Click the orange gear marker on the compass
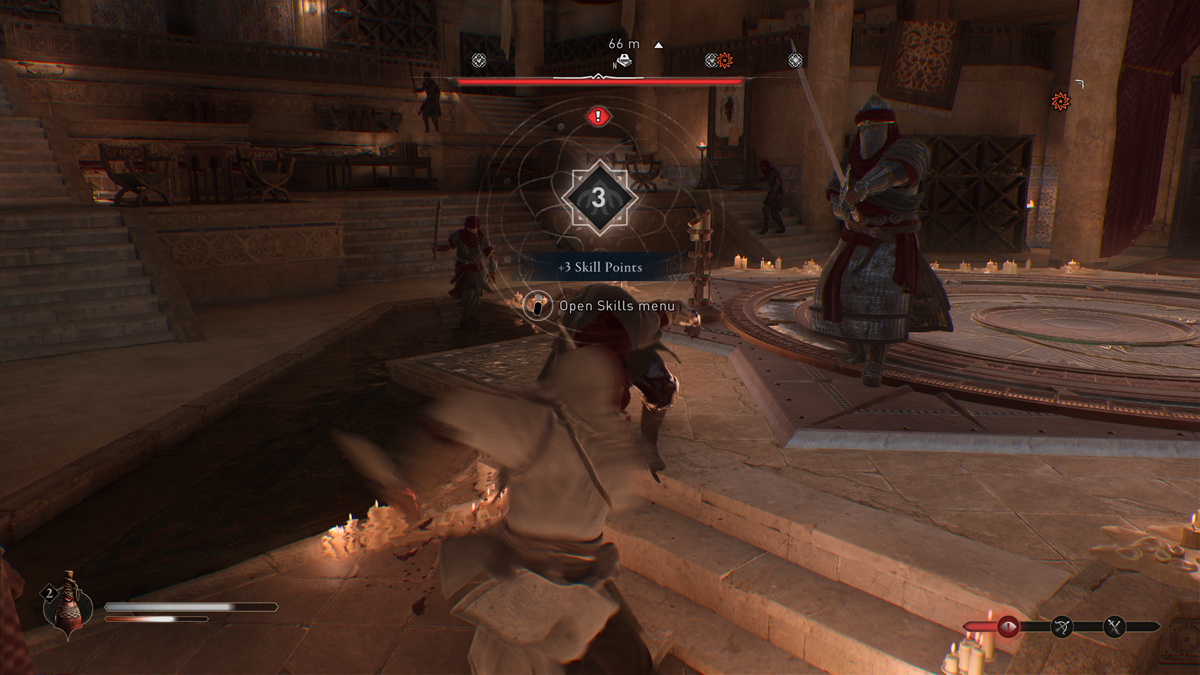The width and height of the screenshot is (1200, 675). coord(725,61)
